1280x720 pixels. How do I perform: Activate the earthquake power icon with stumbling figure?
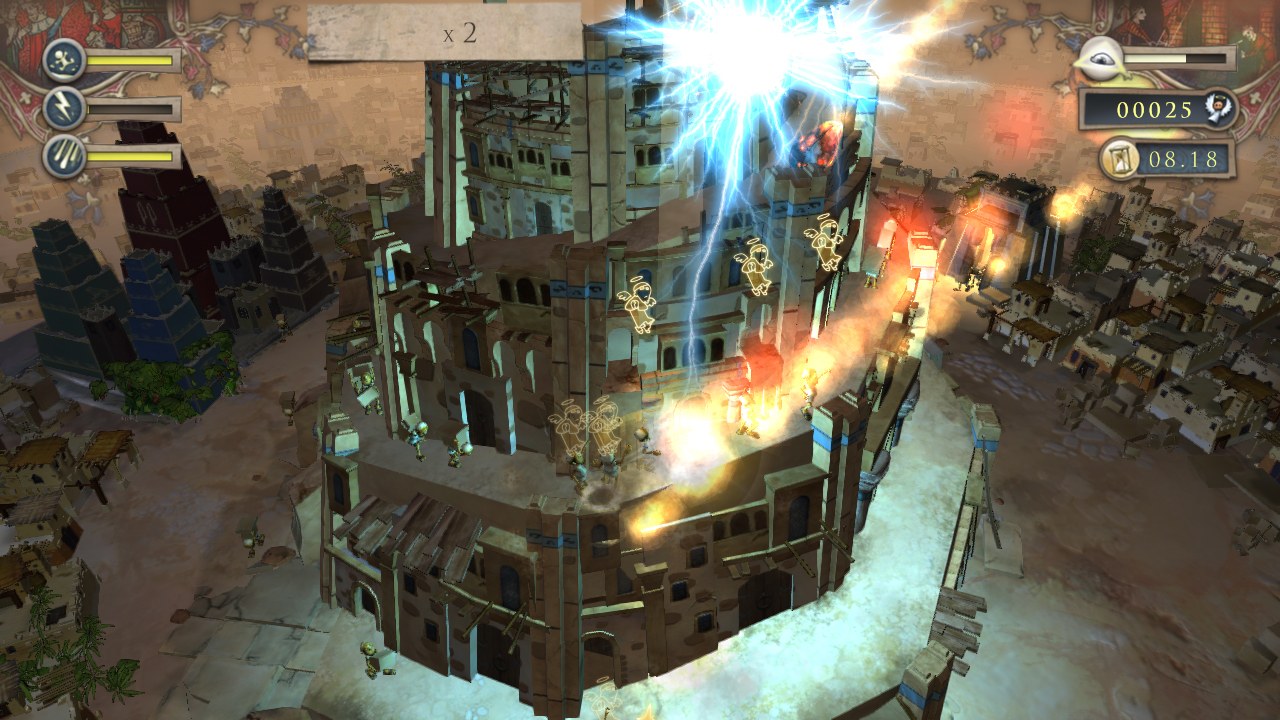(x=64, y=59)
